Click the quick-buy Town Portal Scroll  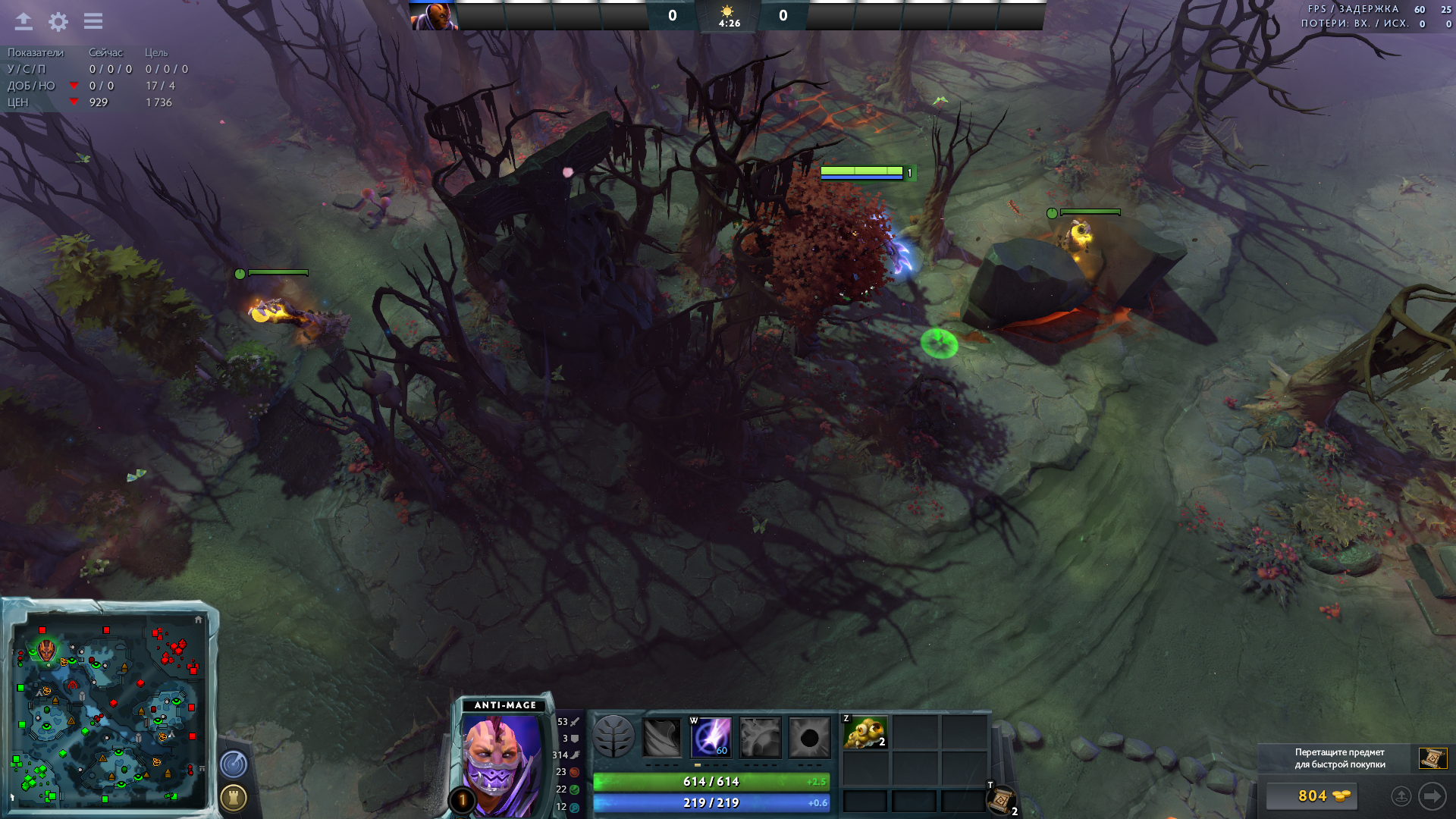[x=1432, y=758]
